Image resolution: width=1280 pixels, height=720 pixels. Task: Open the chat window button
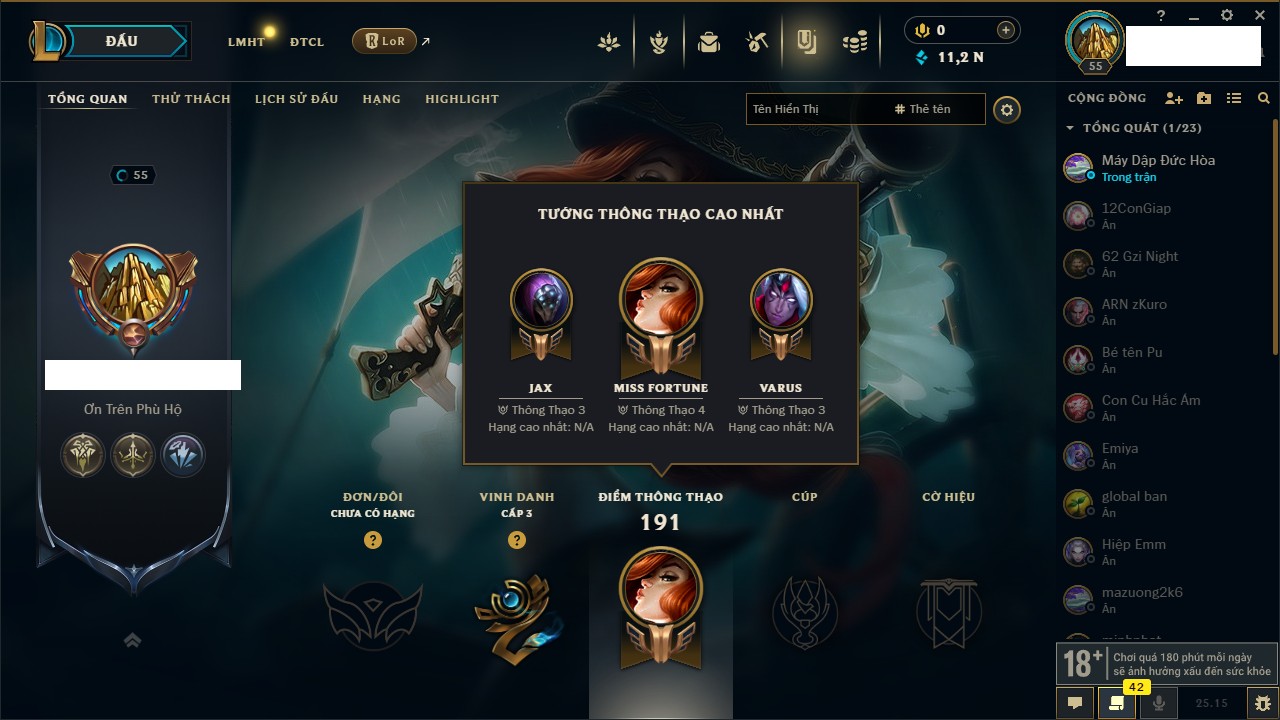[1075, 703]
